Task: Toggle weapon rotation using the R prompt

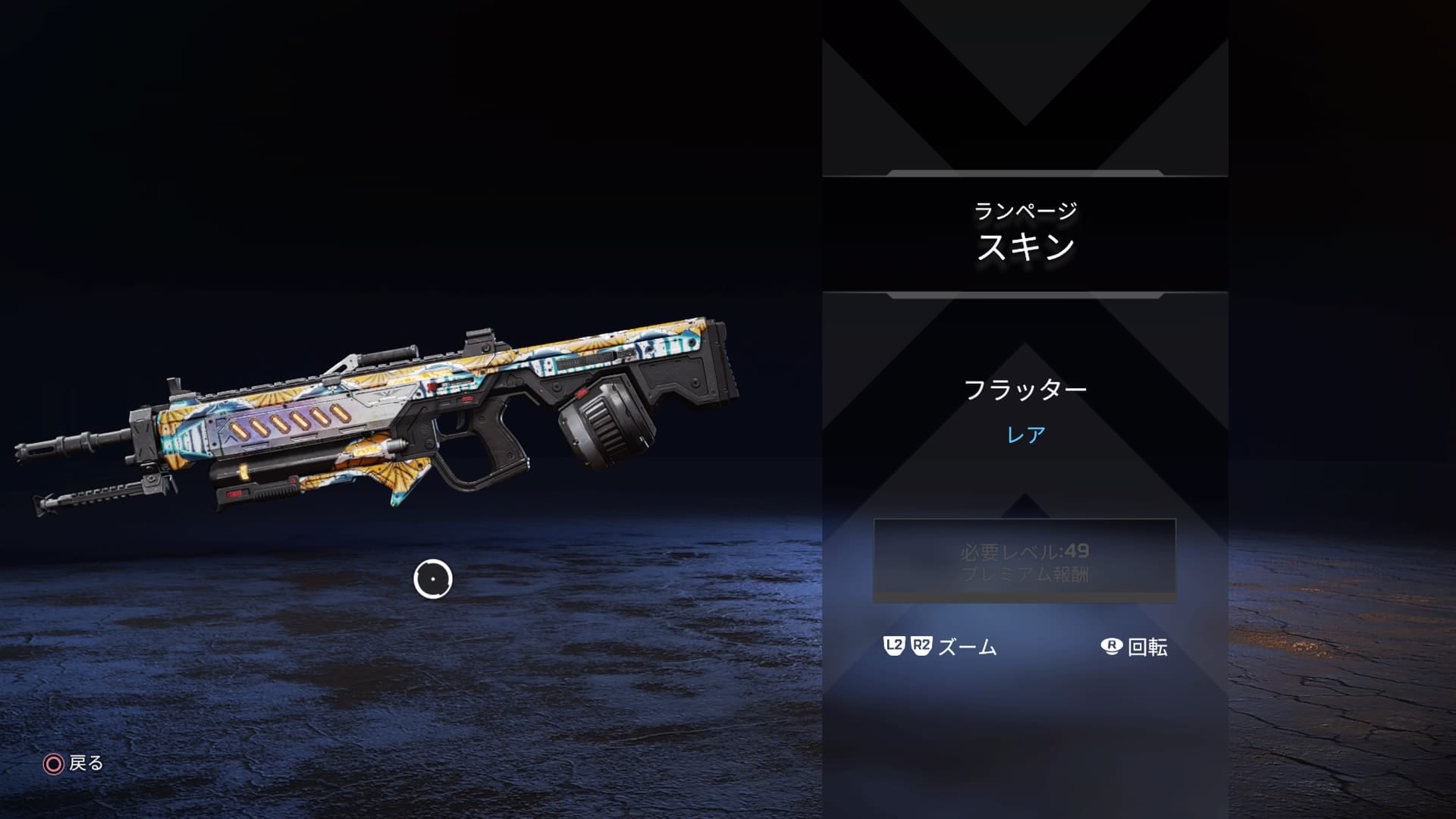Action: [x=1134, y=646]
